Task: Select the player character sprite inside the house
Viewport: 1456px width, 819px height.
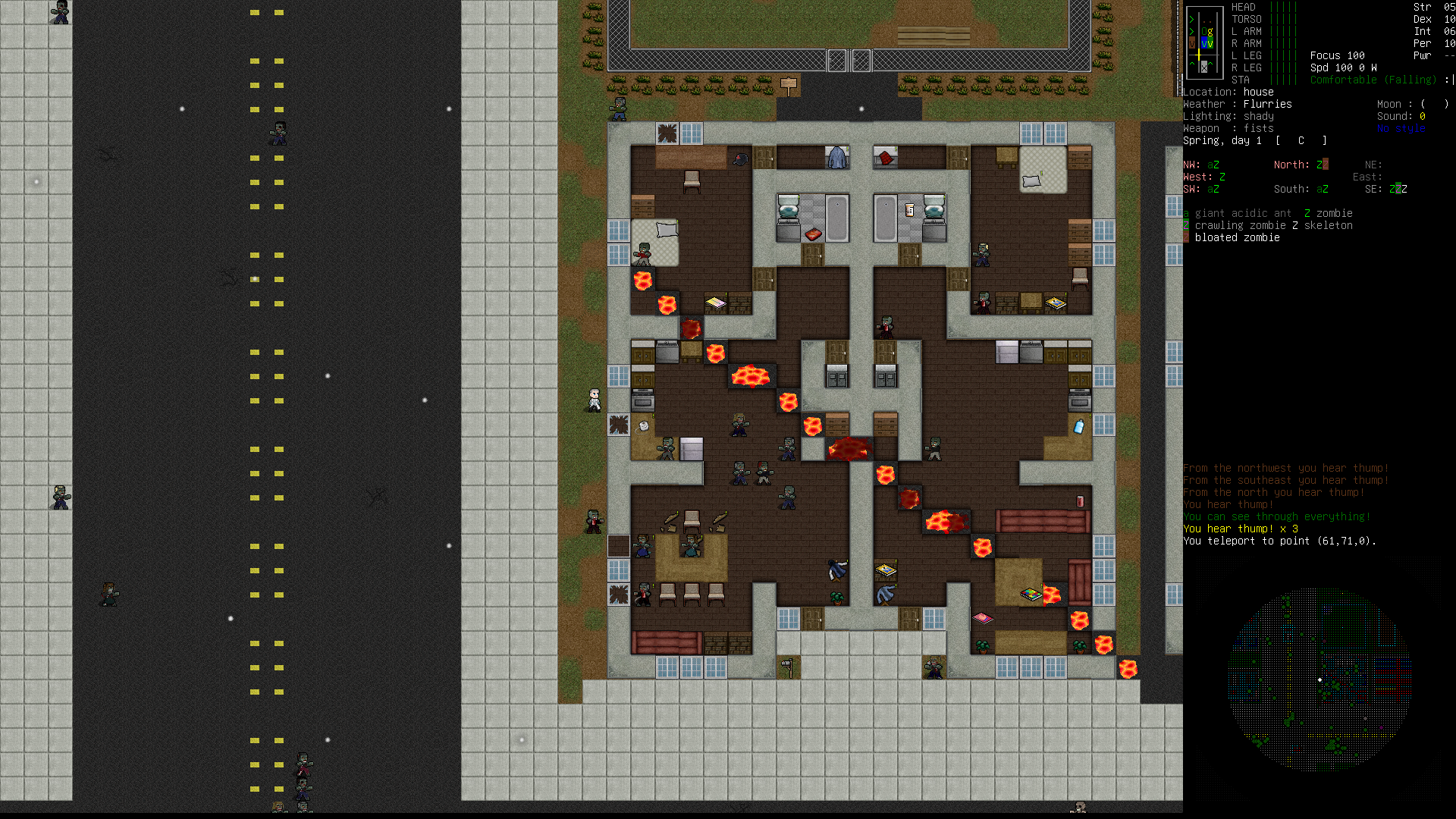Action: tap(594, 400)
